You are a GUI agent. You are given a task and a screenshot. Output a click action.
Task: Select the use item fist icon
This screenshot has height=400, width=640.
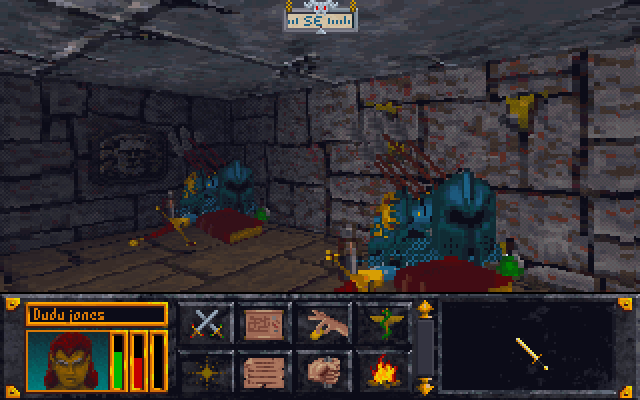tap(324, 371)
